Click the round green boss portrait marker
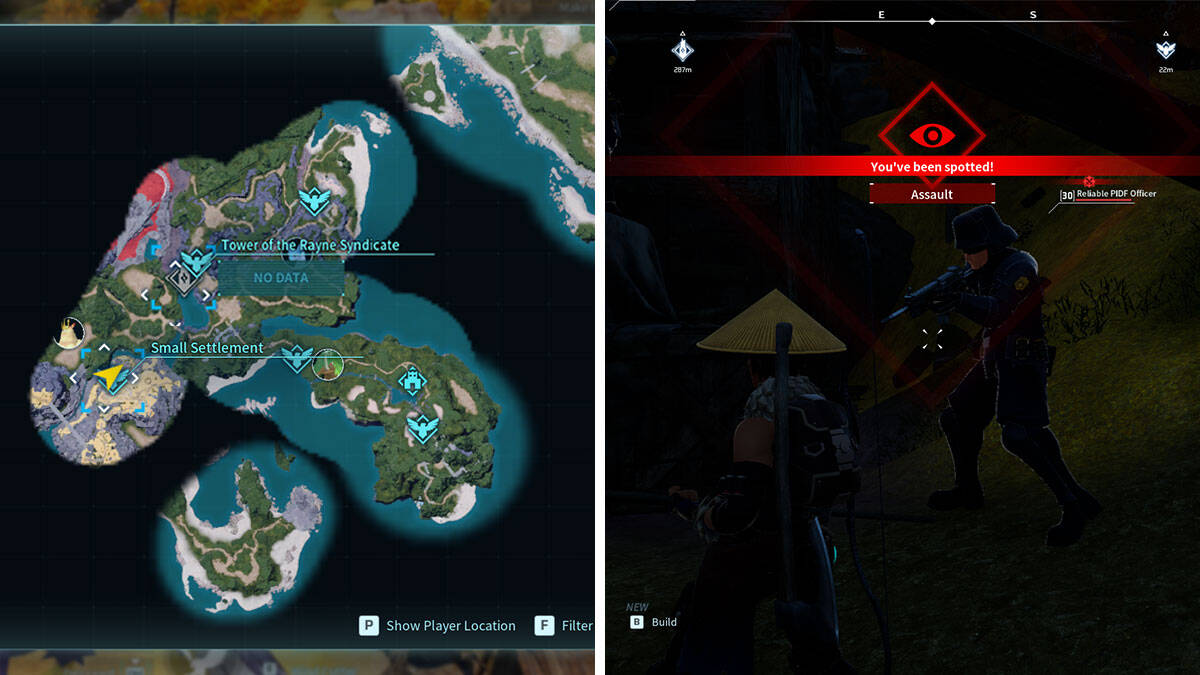The width and height of the screenshot is (1200, 675). (327, 364)
